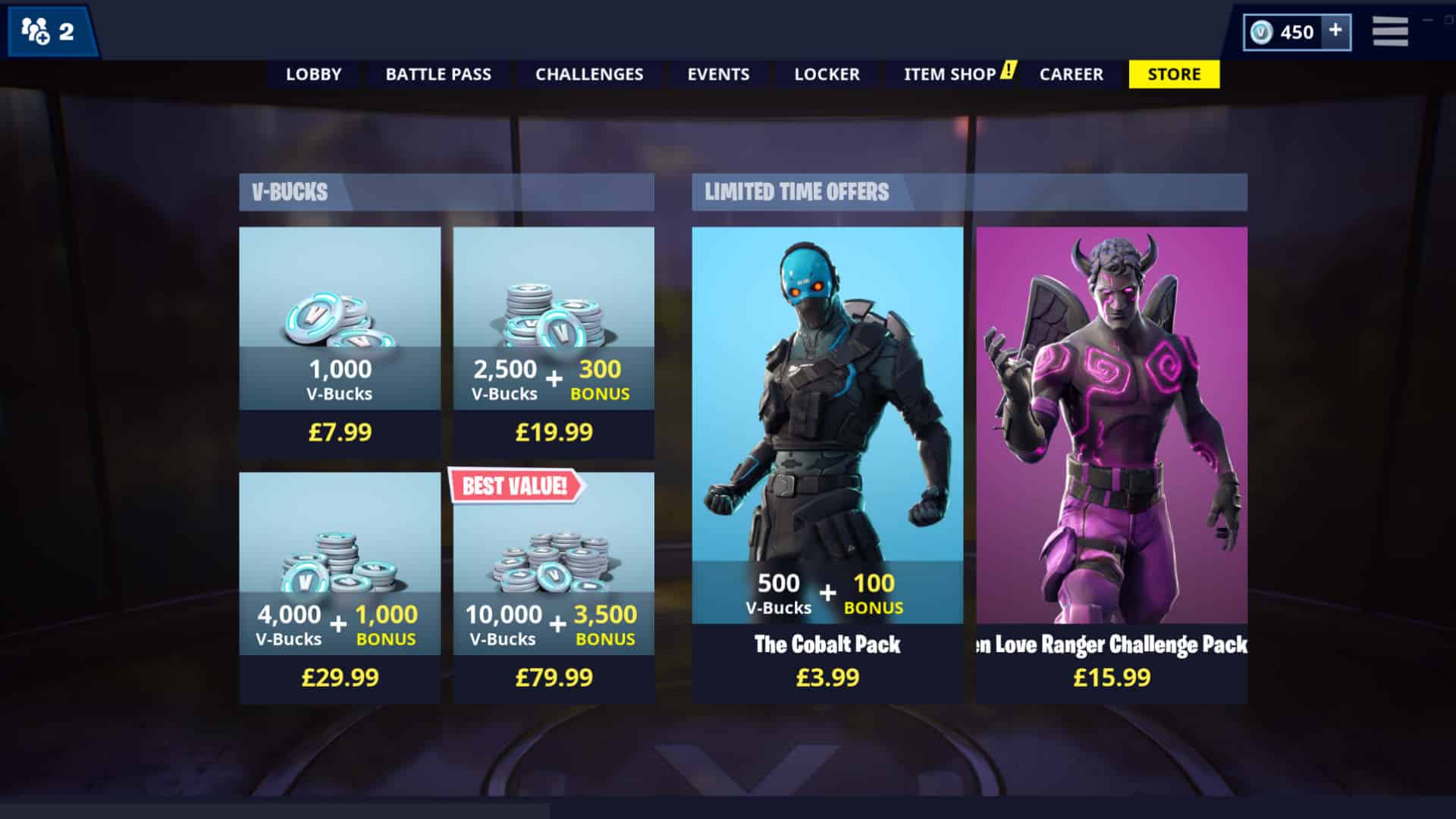Viewport: 1456px width, 819px height.
Task: Click the plus button to add V-Bucks
Action: click(x=1335, y=31)
